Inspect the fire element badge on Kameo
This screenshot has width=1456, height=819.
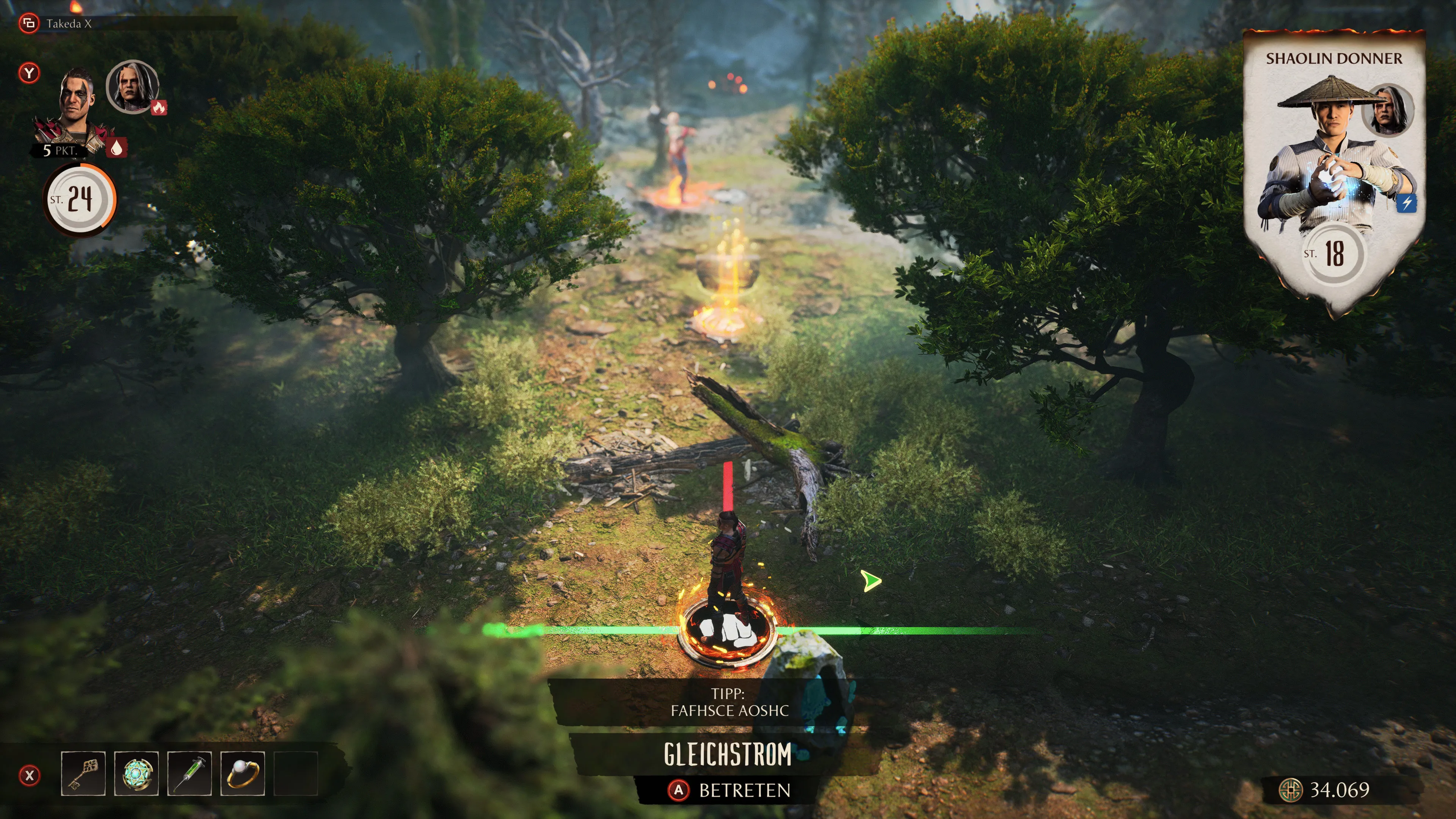[x=159, y=107]
